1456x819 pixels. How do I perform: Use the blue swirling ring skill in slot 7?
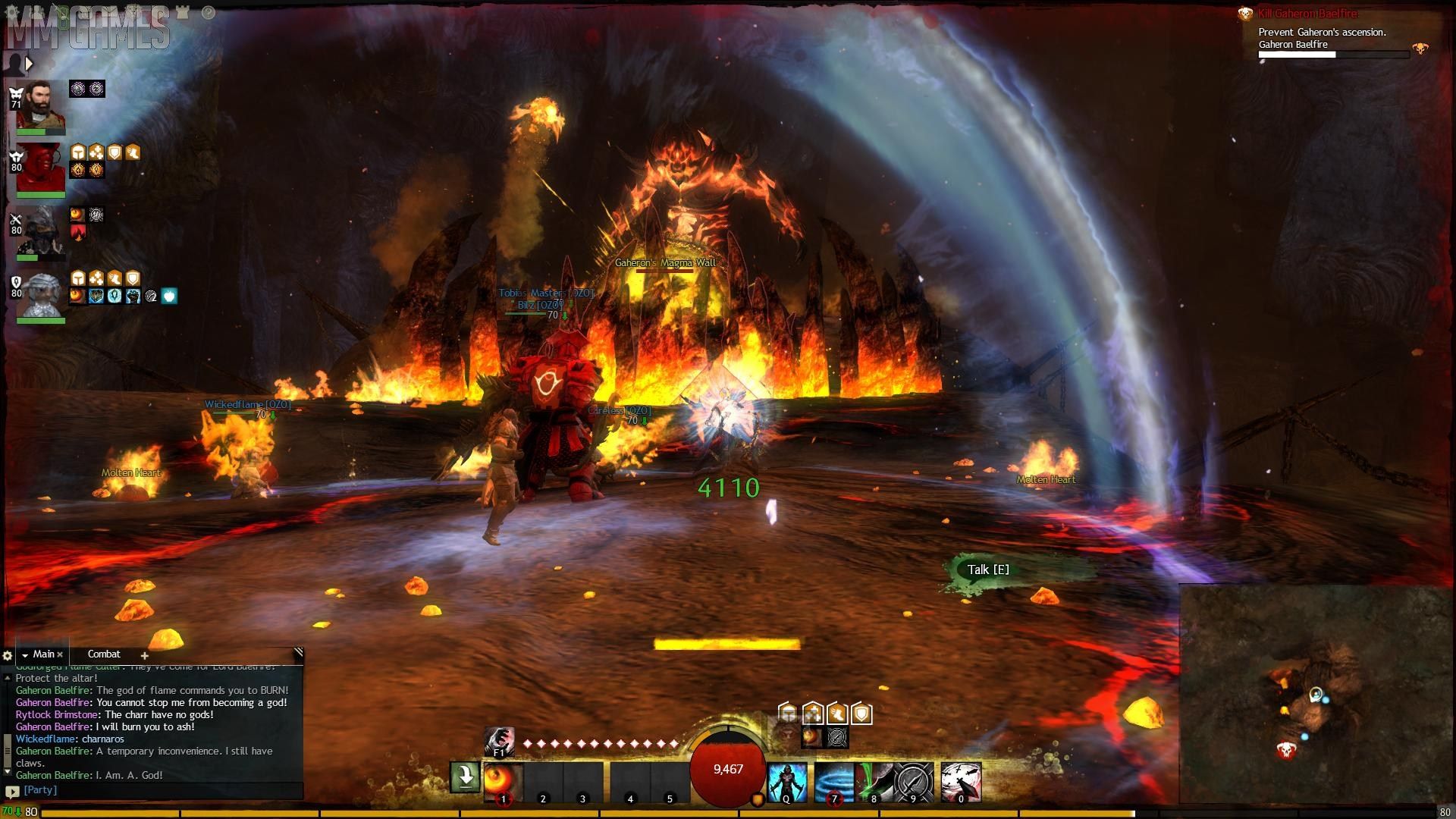(833, 781)
